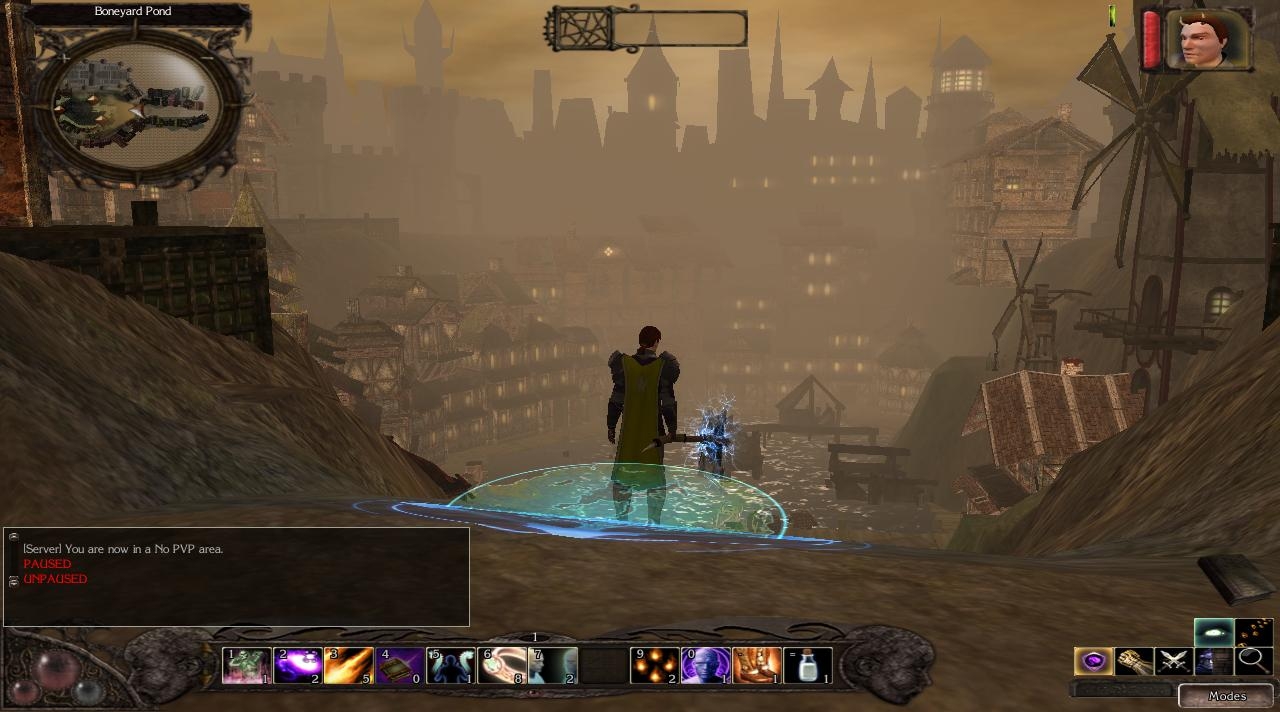Toggle the magnifying glass search mode
Screen dimensions: 1280x712
click(x=1252, y=661)
